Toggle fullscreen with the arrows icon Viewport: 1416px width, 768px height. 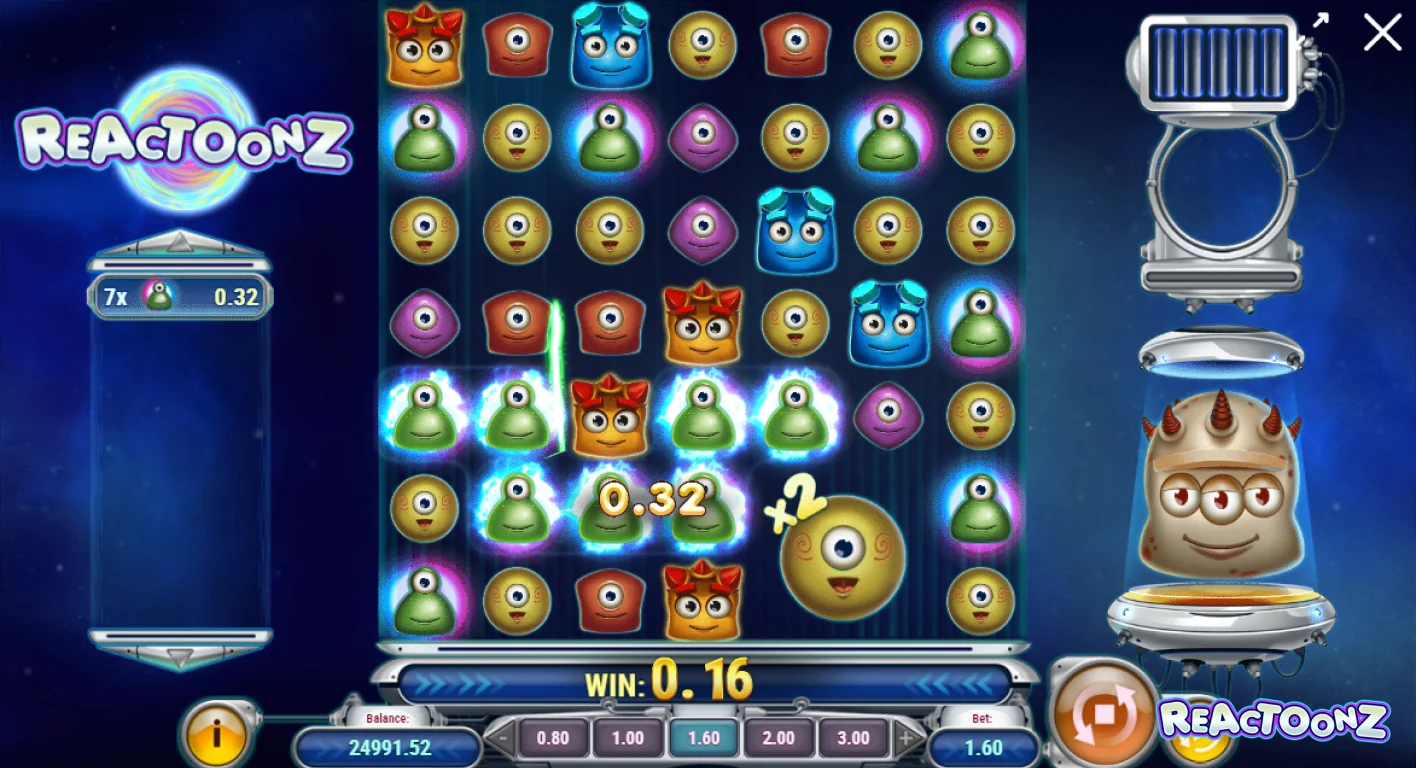click(x=1321, y=21)
